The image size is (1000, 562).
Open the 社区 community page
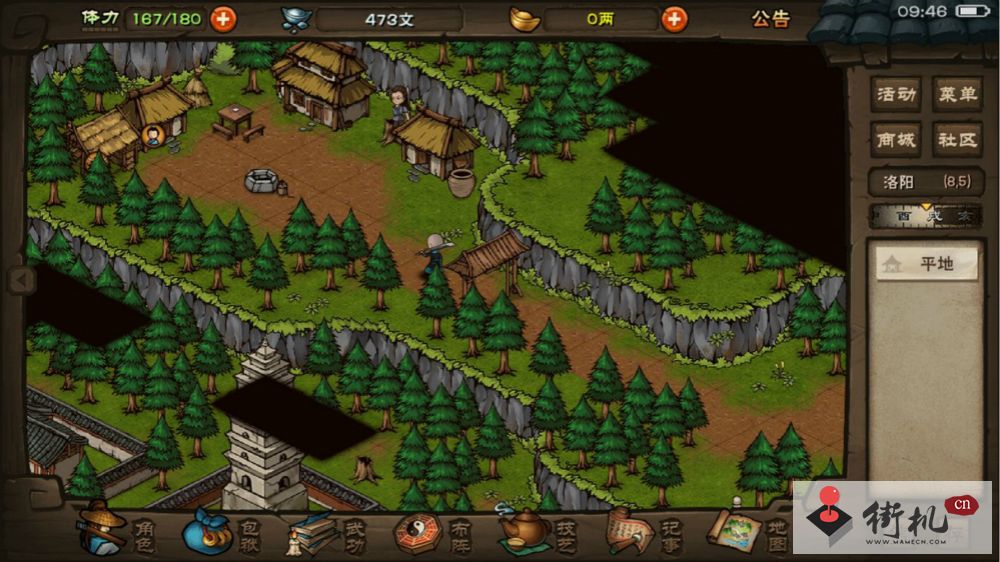[x=957, y=139]
